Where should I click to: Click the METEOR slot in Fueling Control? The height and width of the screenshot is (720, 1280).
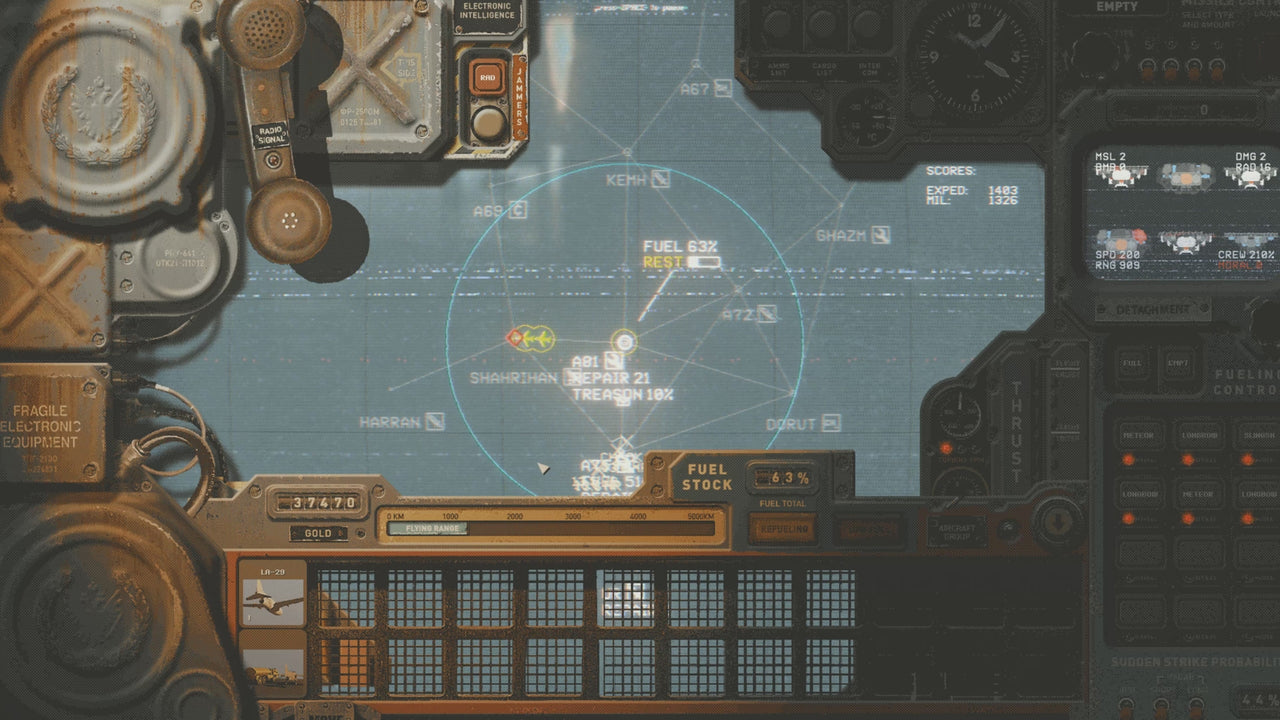pos(1139,433)
